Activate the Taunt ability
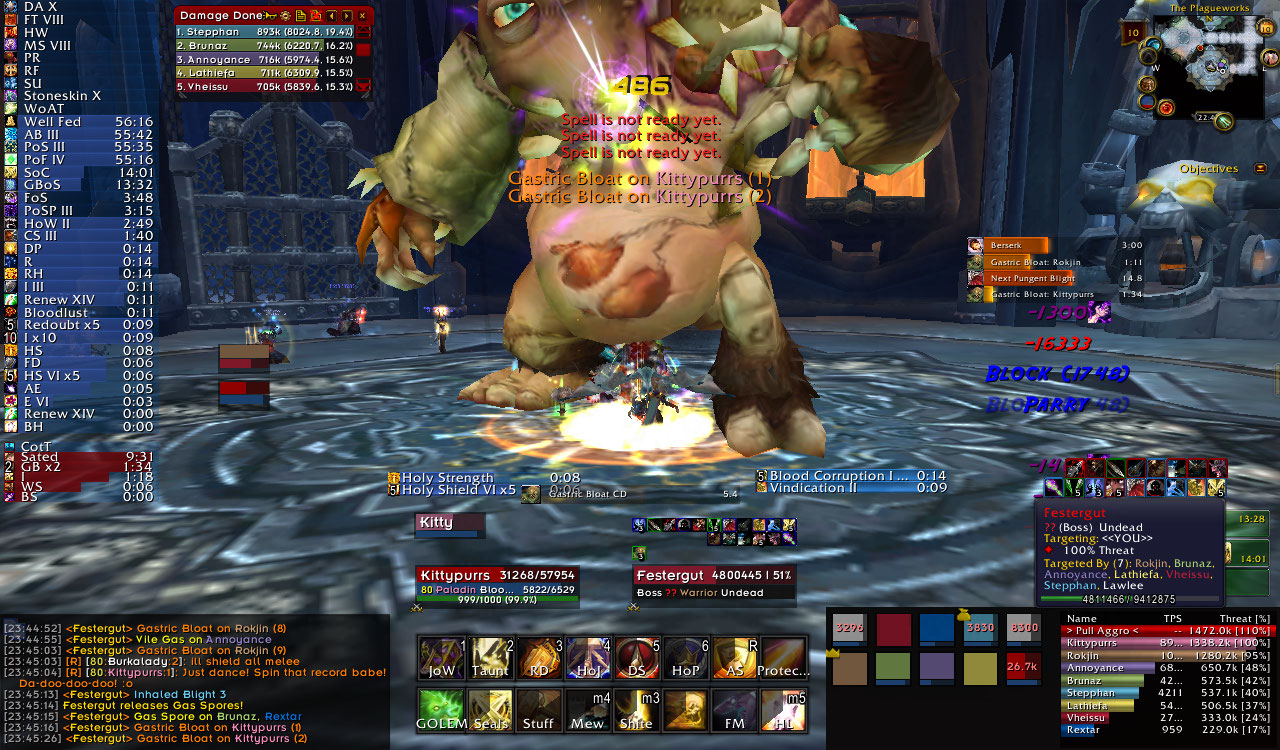1280x750 pixels. click(x=490, y=659)
